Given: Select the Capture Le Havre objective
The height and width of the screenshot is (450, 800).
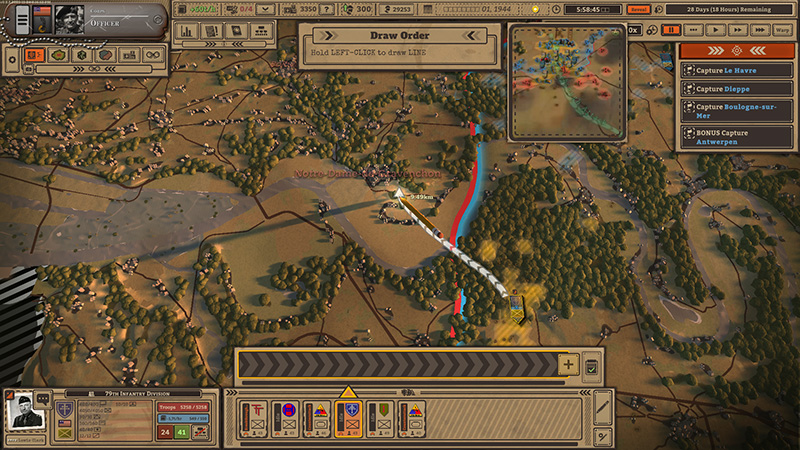Looking at the screenshot, I should pyautogui.click(x=737, y=70).
